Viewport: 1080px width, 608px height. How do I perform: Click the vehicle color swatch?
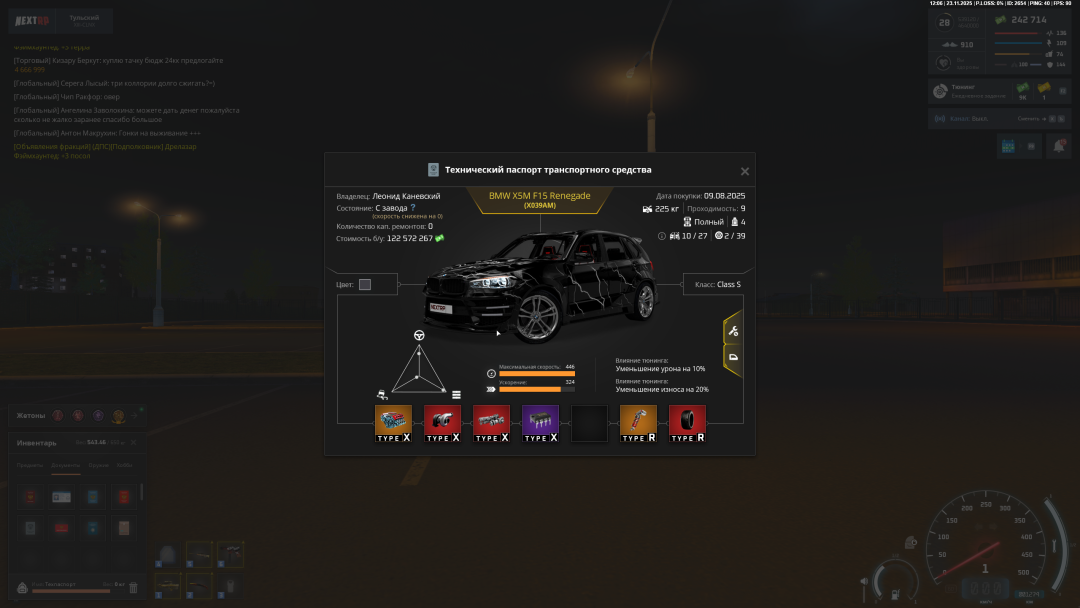coord(365,284)
